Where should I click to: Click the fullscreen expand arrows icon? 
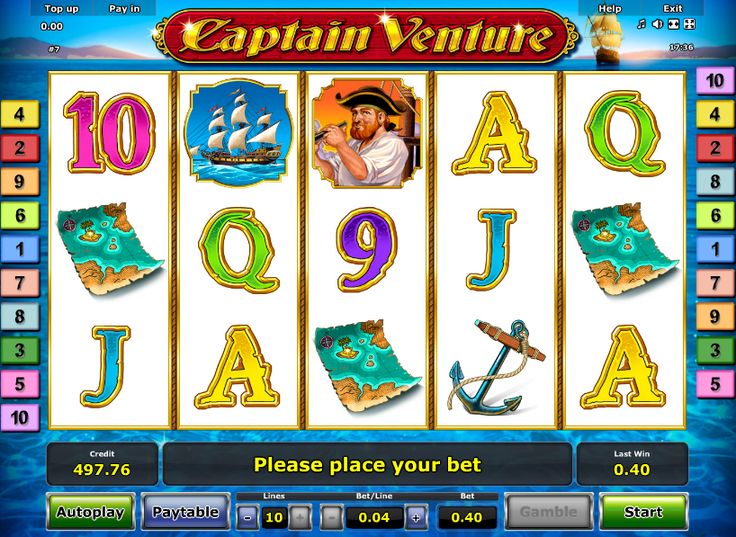691,24
